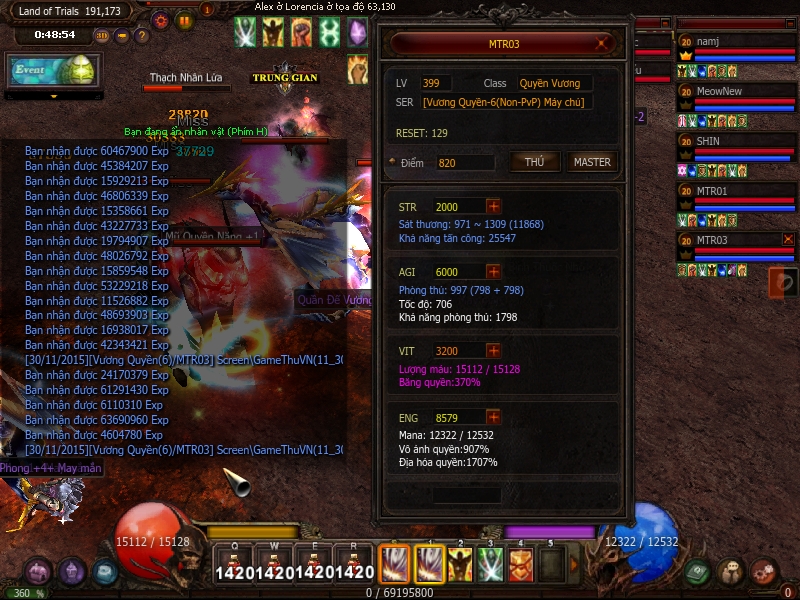
Task: Open the question mark help button
Action: 142,35
